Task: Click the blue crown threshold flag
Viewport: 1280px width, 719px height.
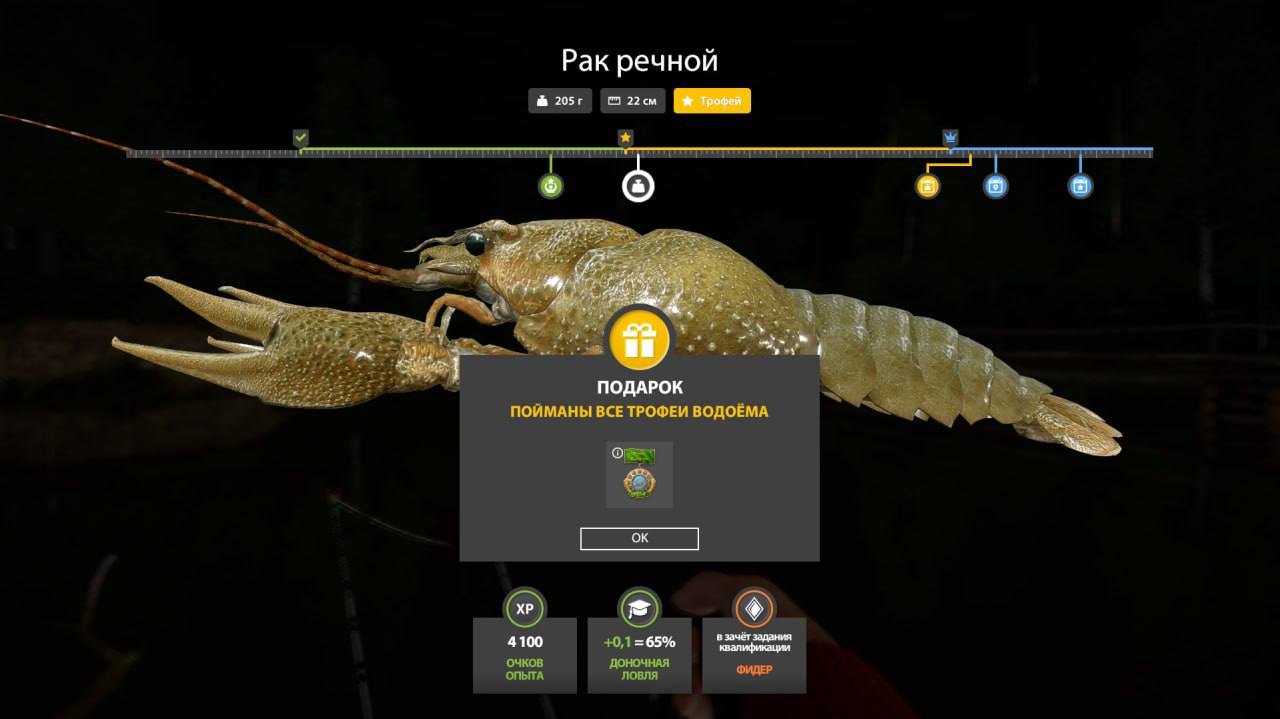Action: tap(950, 138)
